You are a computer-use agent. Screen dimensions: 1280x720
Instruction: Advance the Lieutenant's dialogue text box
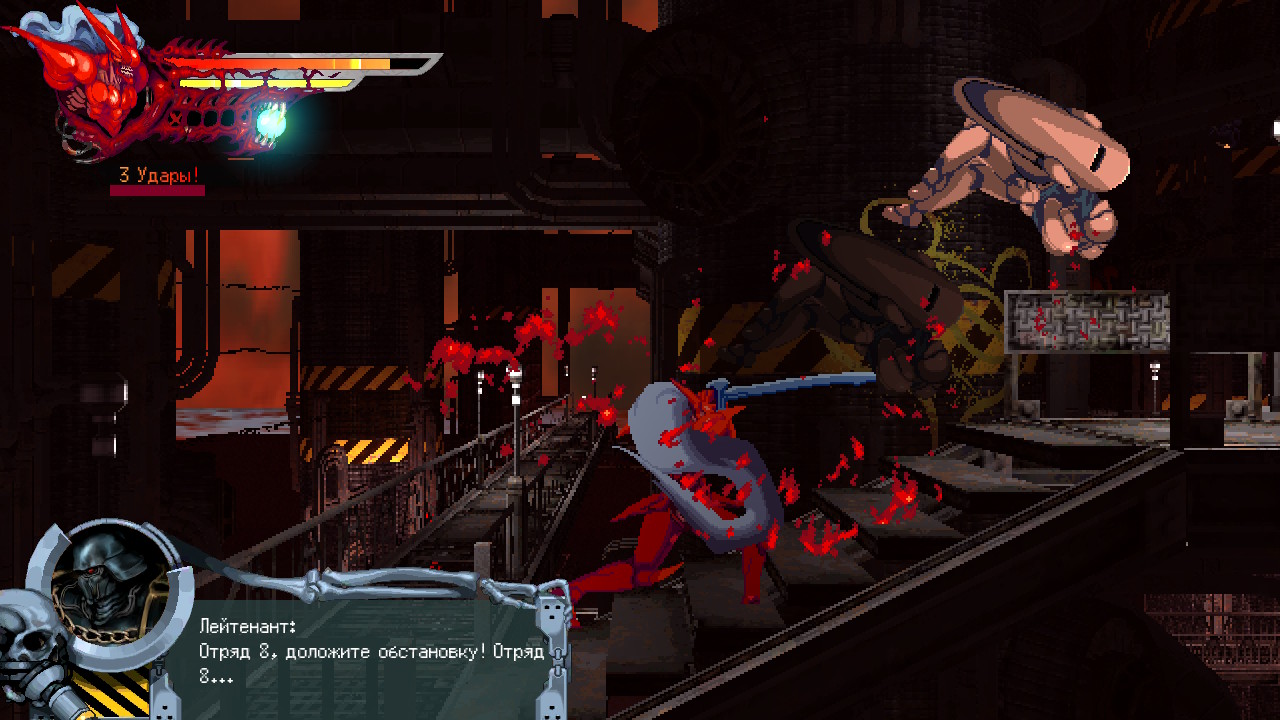point(370,652)
